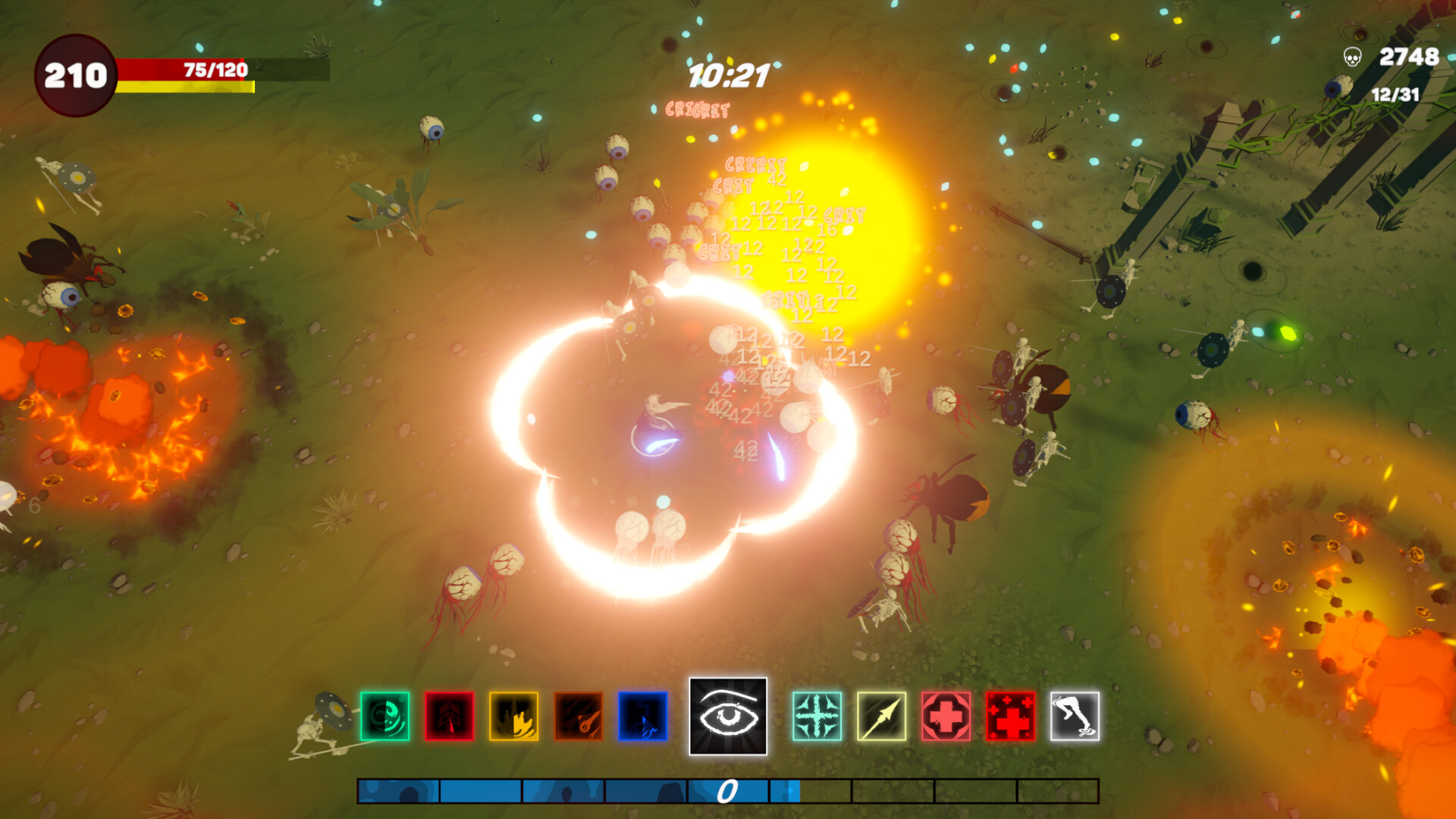The width and height of the screenshot is (1456, 819).
Task: Click the 10:21 match timer
Action: click(x=727, y=74)
